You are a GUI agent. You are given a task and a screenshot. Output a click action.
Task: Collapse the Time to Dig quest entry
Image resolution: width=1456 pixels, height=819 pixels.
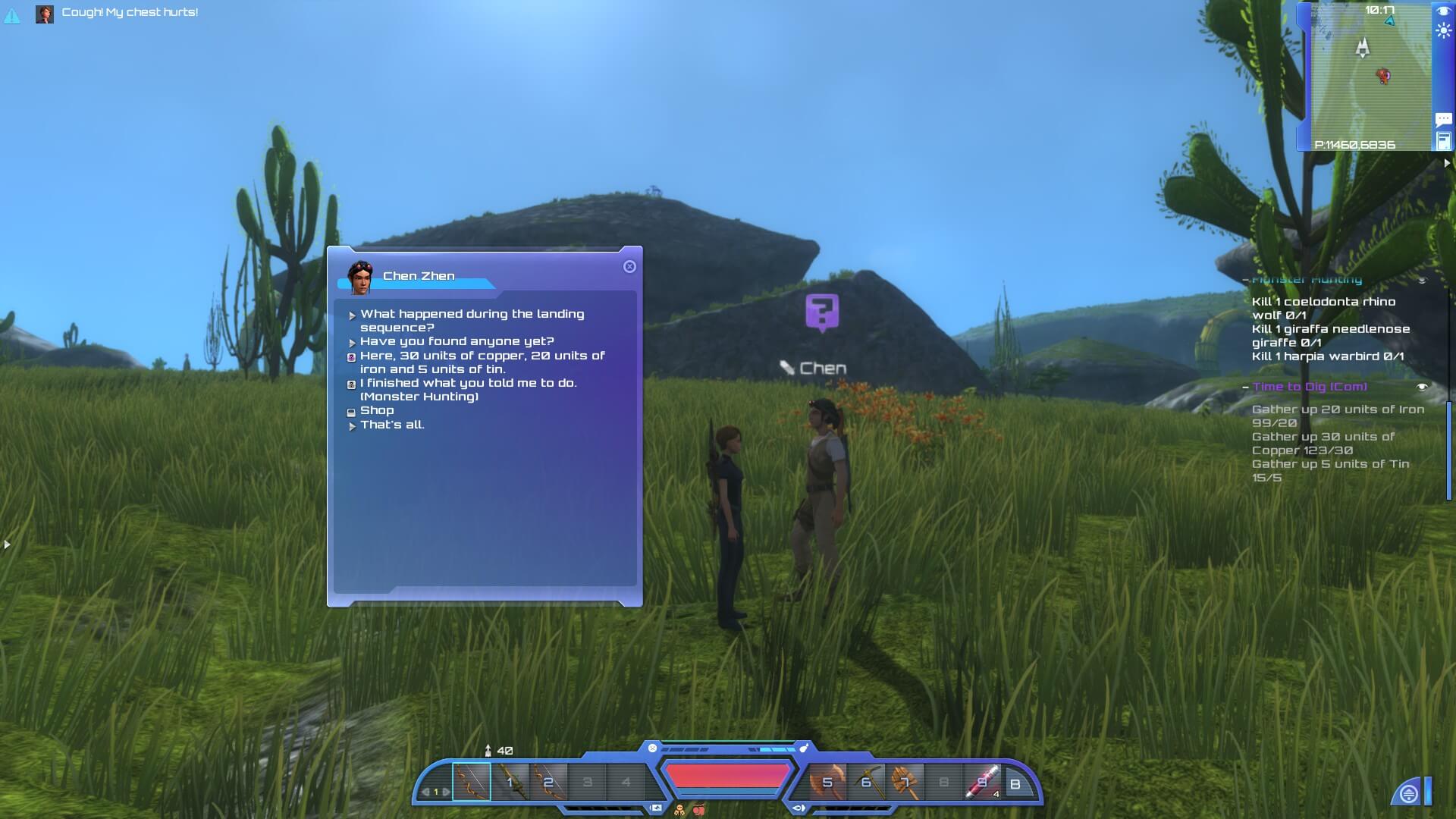pos(1245,387)
